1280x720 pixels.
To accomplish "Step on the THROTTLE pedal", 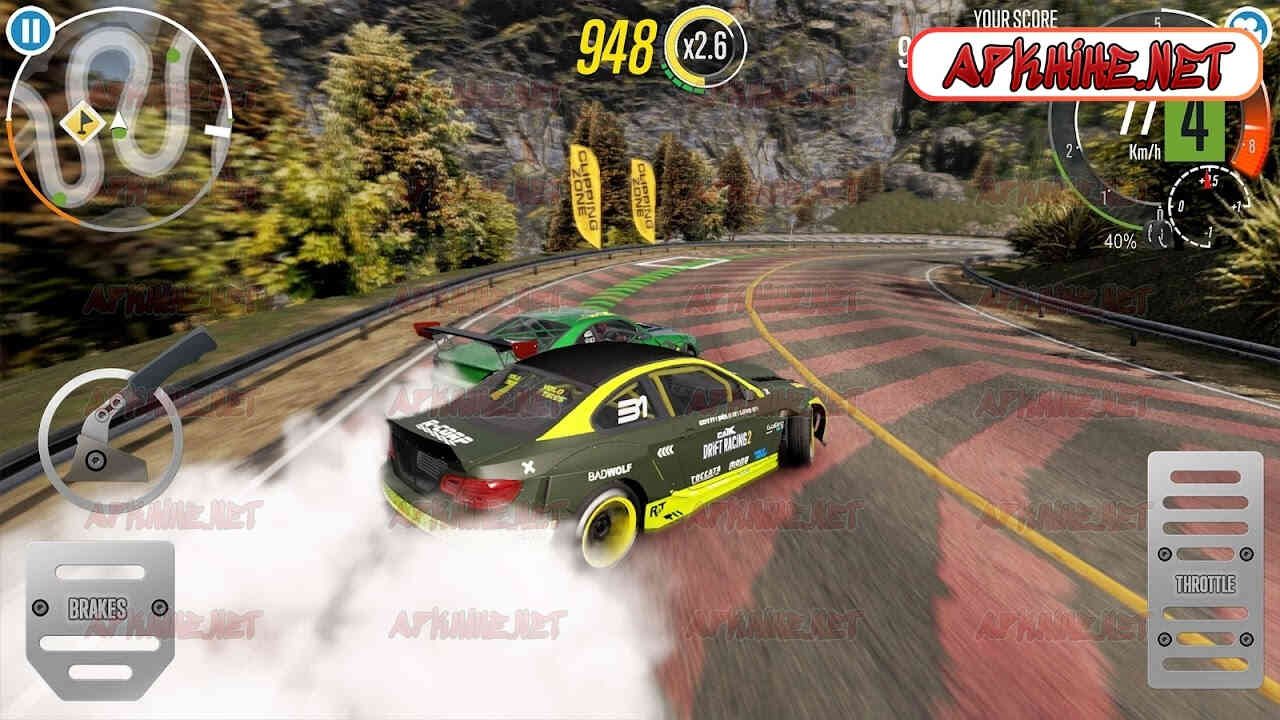I will click(x=1205, y=571).
